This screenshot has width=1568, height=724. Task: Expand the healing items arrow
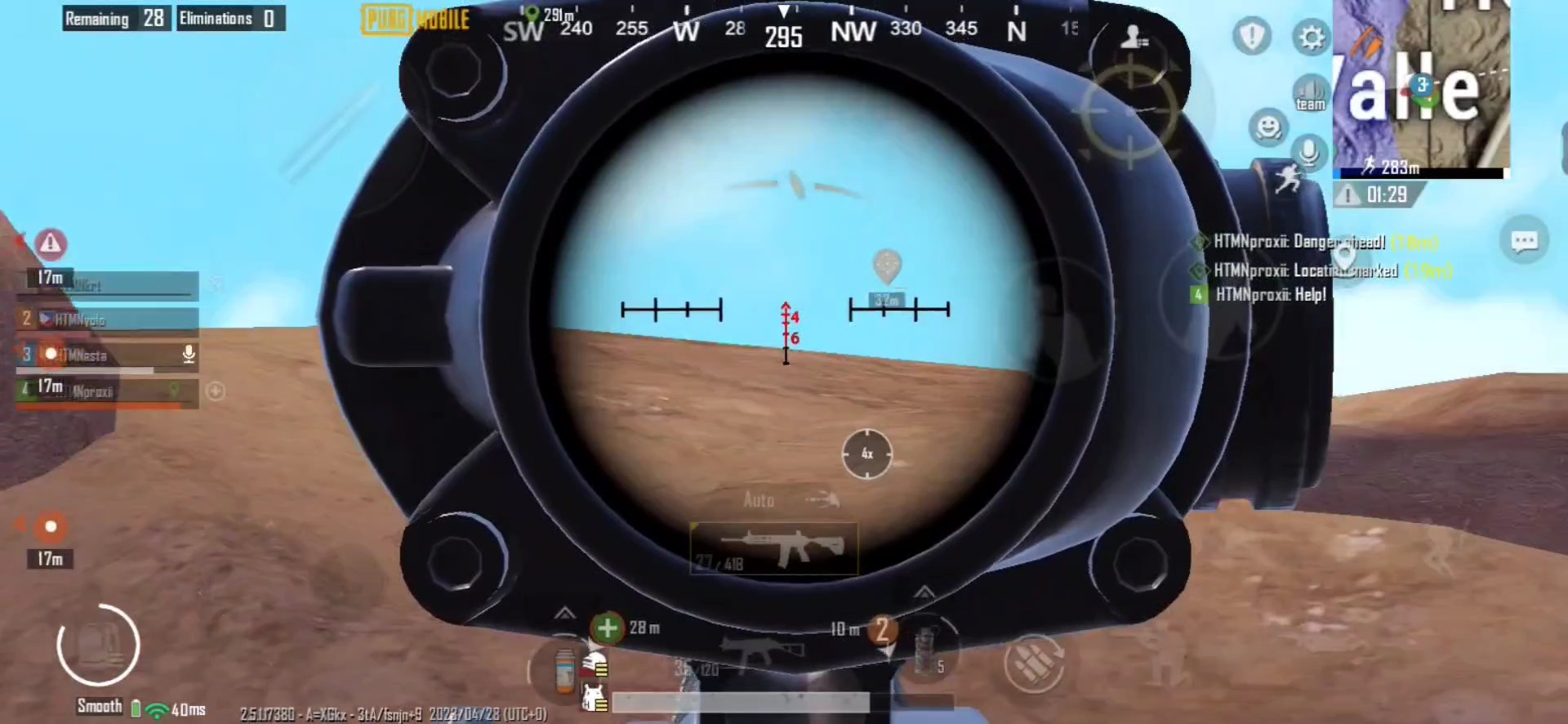click(564, 613)
